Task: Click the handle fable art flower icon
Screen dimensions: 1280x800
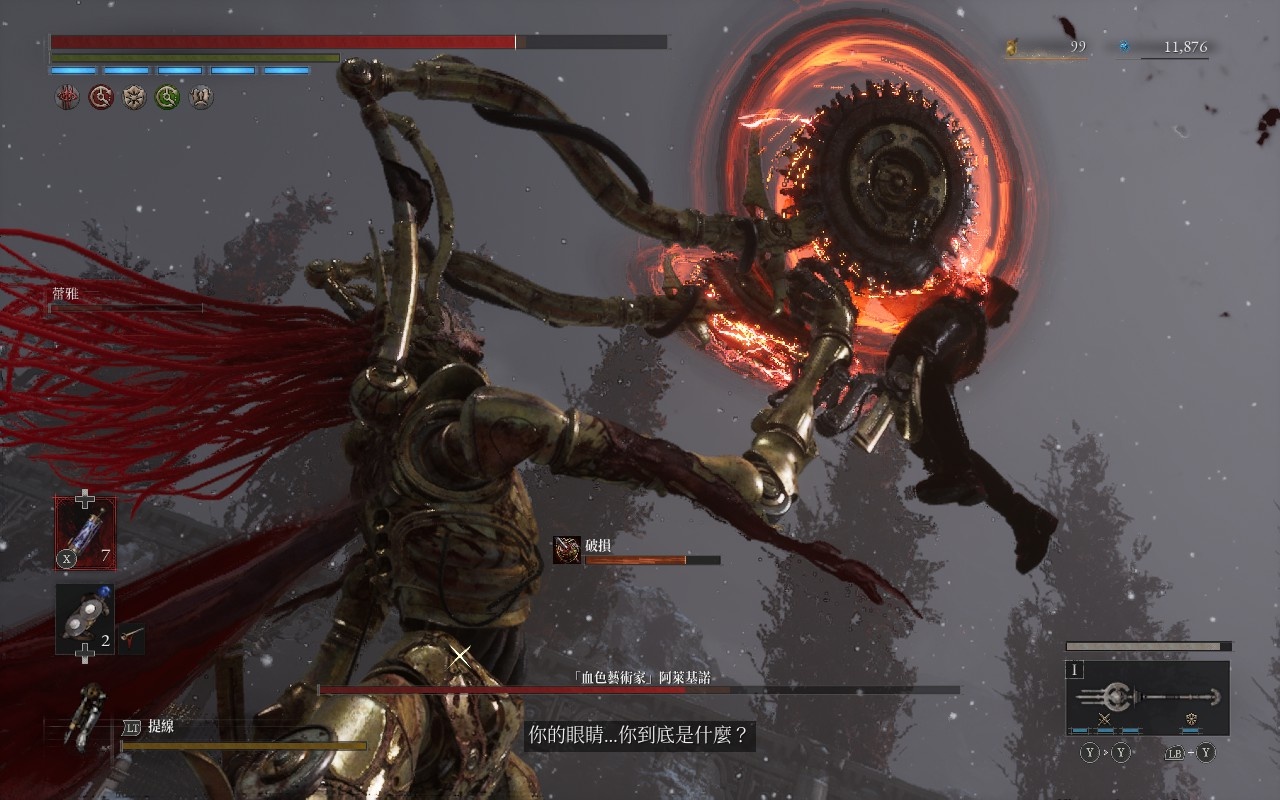Action: (1191, 719)
